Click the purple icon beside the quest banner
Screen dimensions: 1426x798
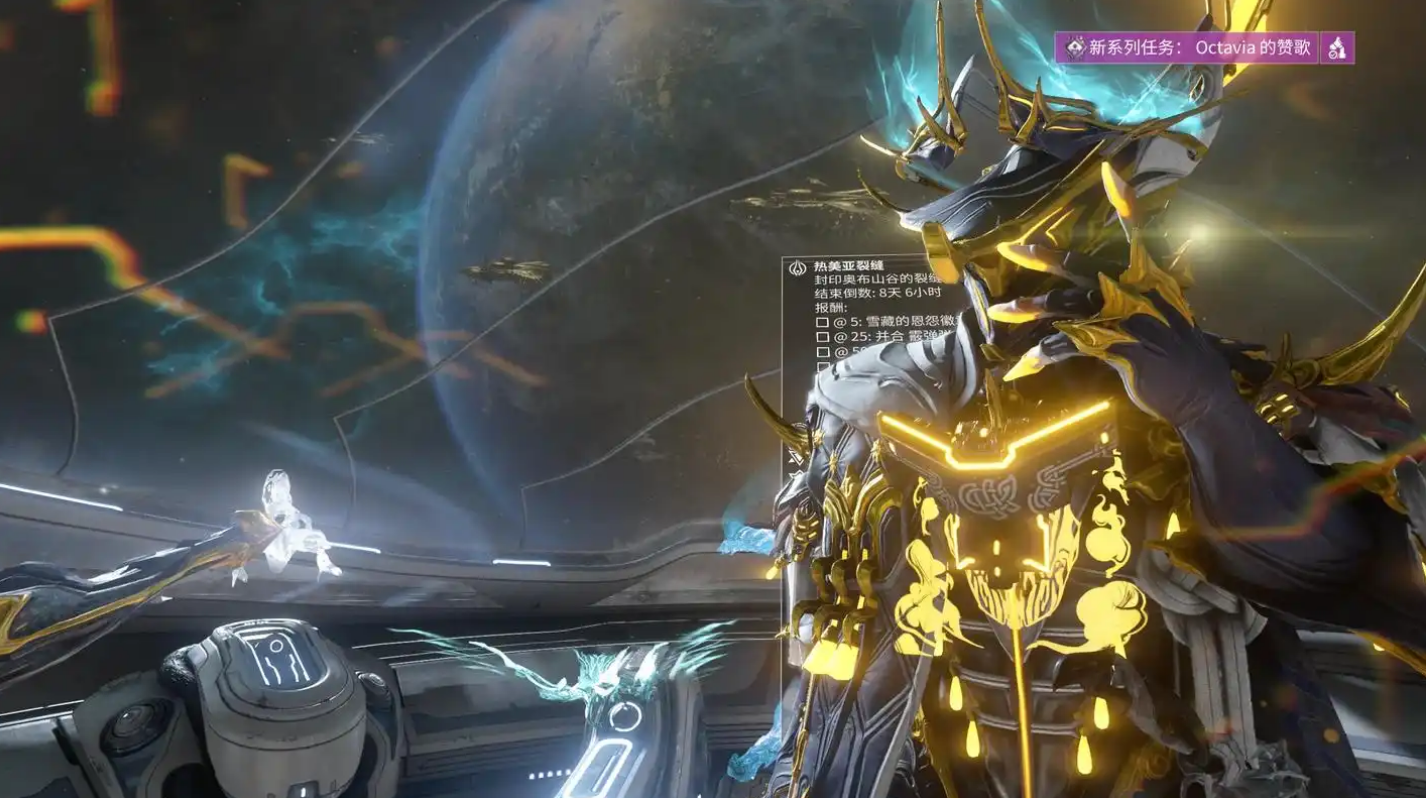tap(1338, 47)
